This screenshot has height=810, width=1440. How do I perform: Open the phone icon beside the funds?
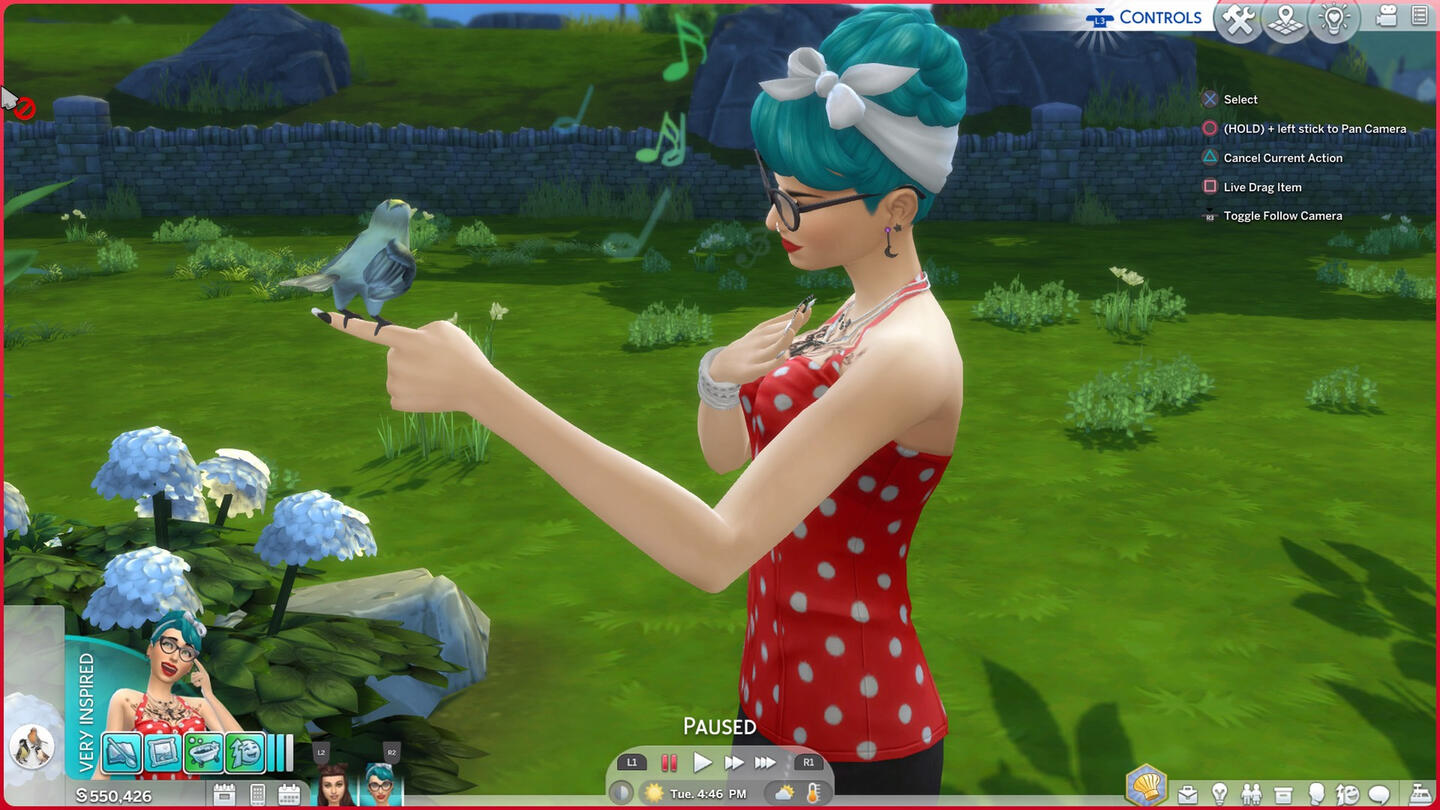tap(257, 795)
